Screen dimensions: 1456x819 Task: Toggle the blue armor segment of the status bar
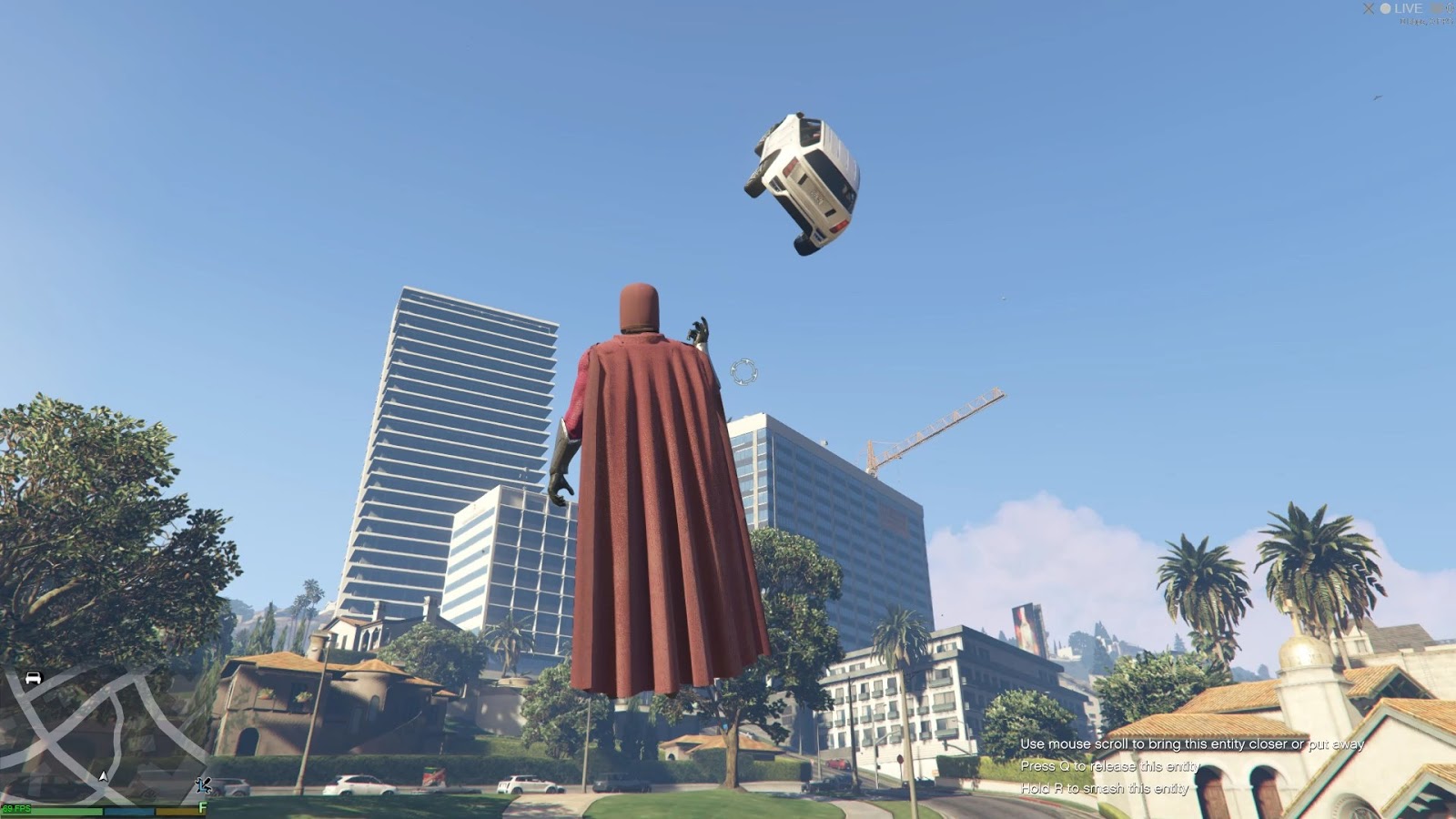click(x=129, y=808)
